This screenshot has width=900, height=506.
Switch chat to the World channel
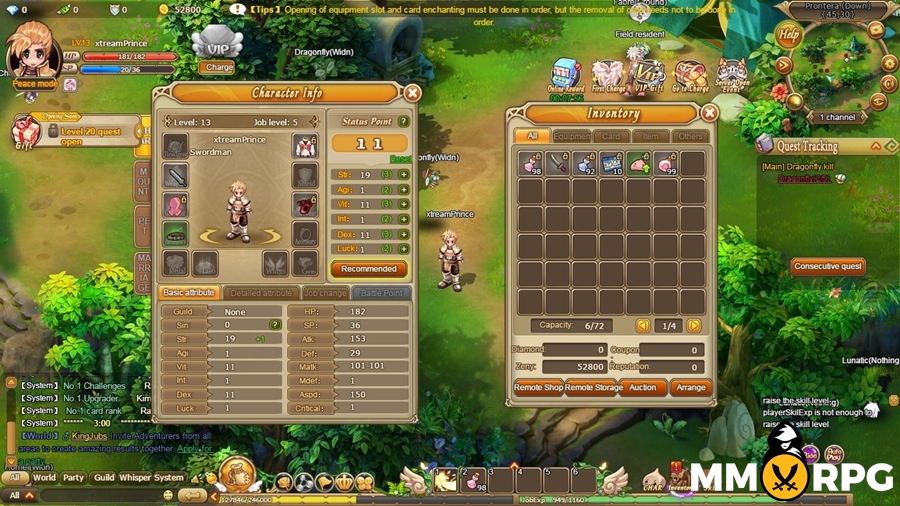(x=44, y=478)
